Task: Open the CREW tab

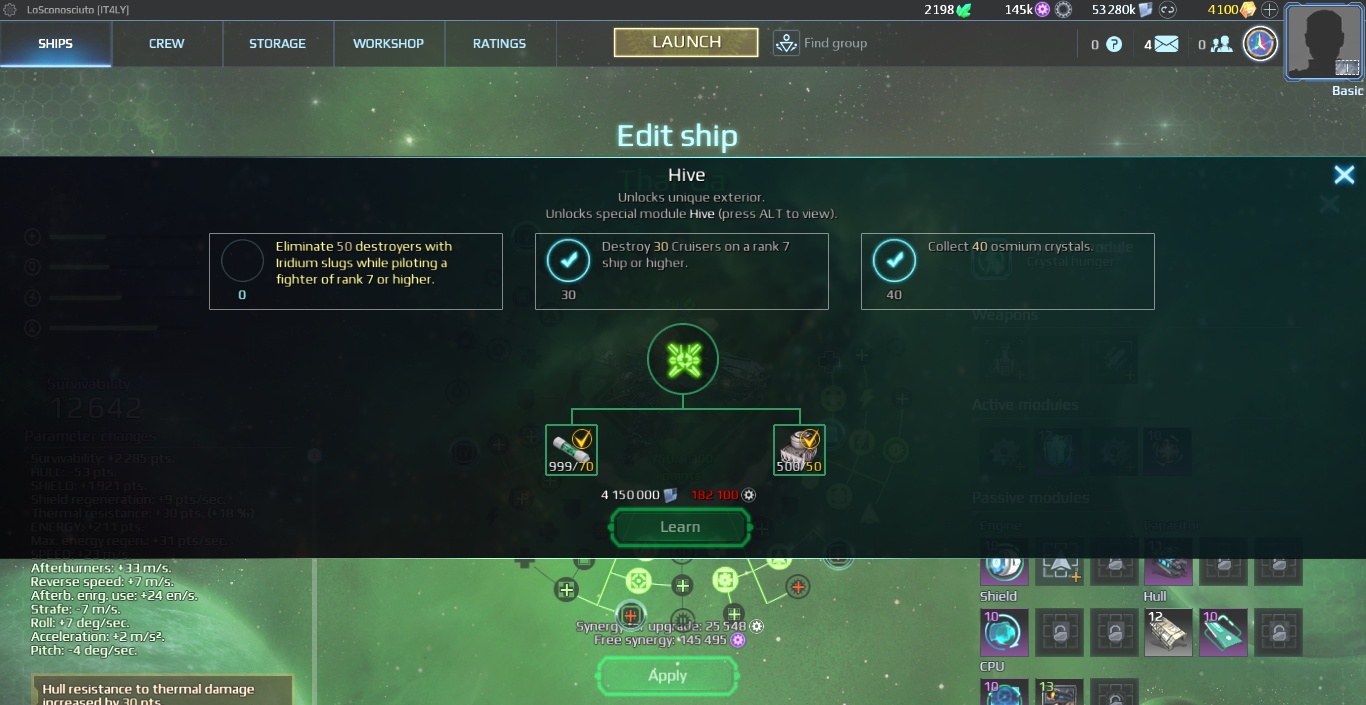Action: pyautogui.click(x=167, y=44)
